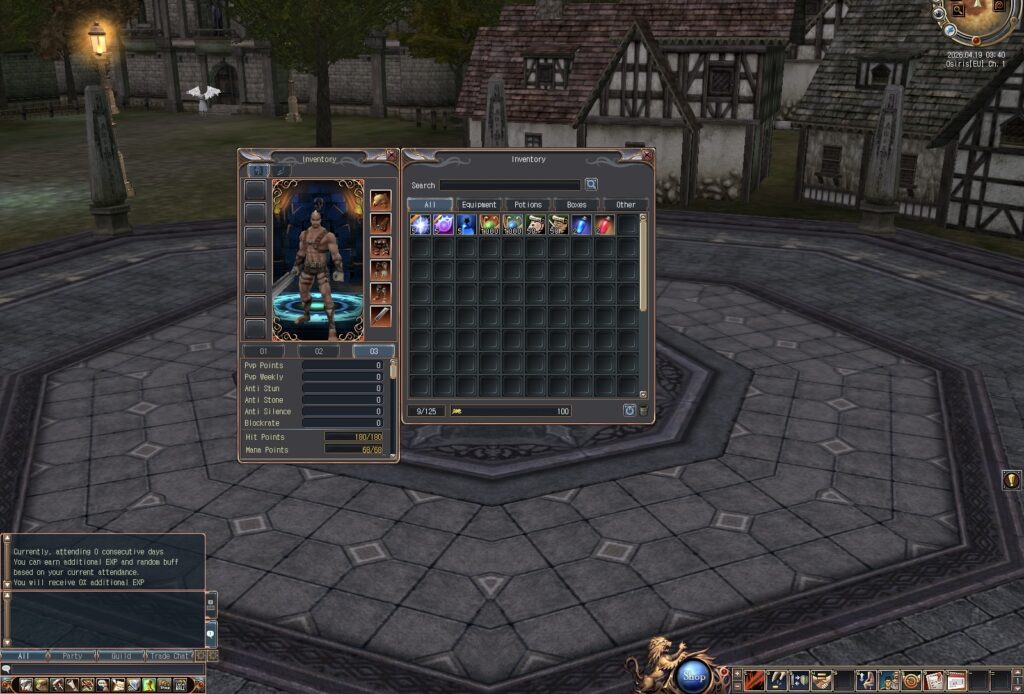Click the inventory Search field
This screenshot has height=694, width=1024.
510,185
